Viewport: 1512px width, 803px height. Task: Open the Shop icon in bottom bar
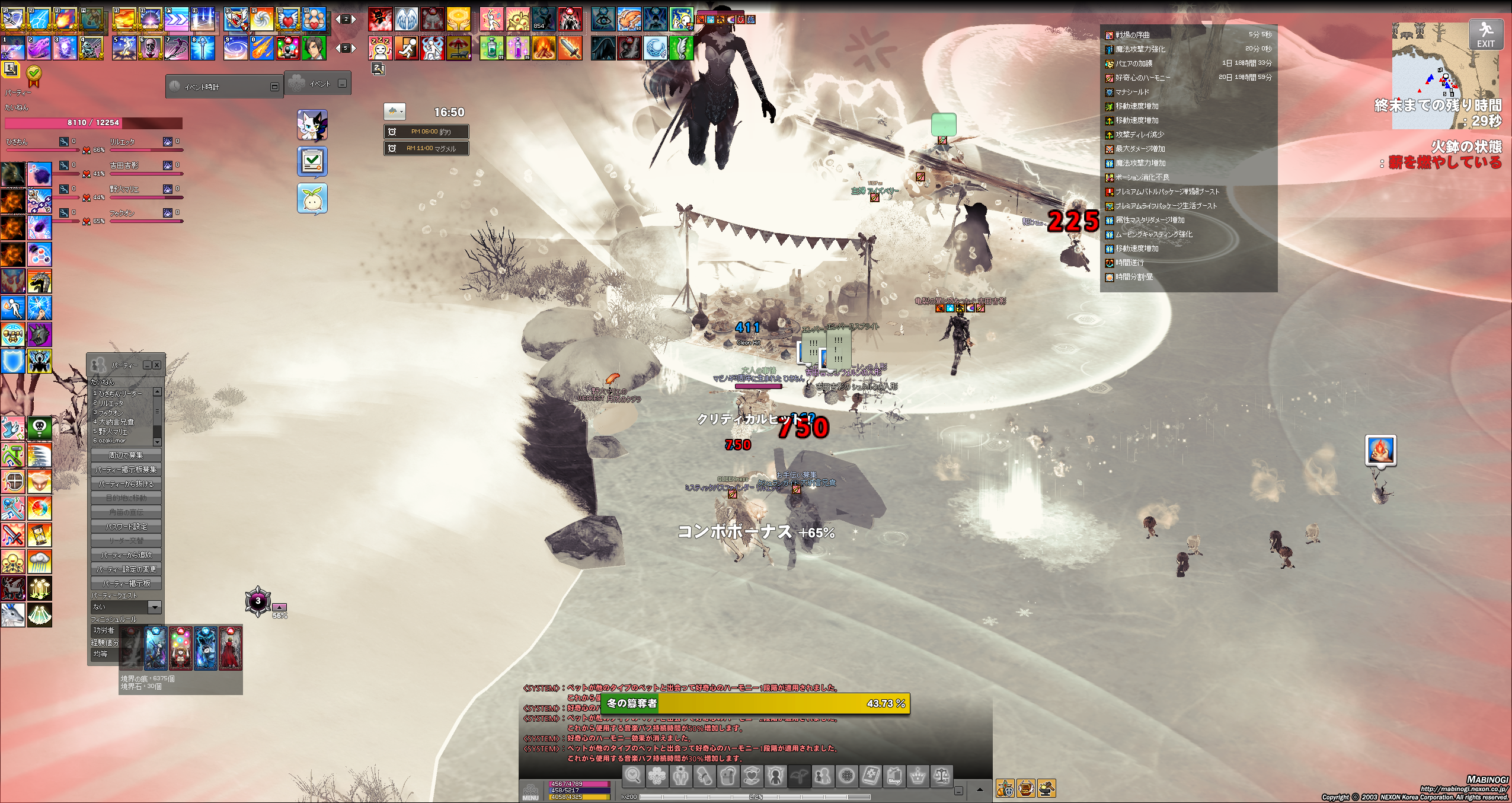point(894,776)
